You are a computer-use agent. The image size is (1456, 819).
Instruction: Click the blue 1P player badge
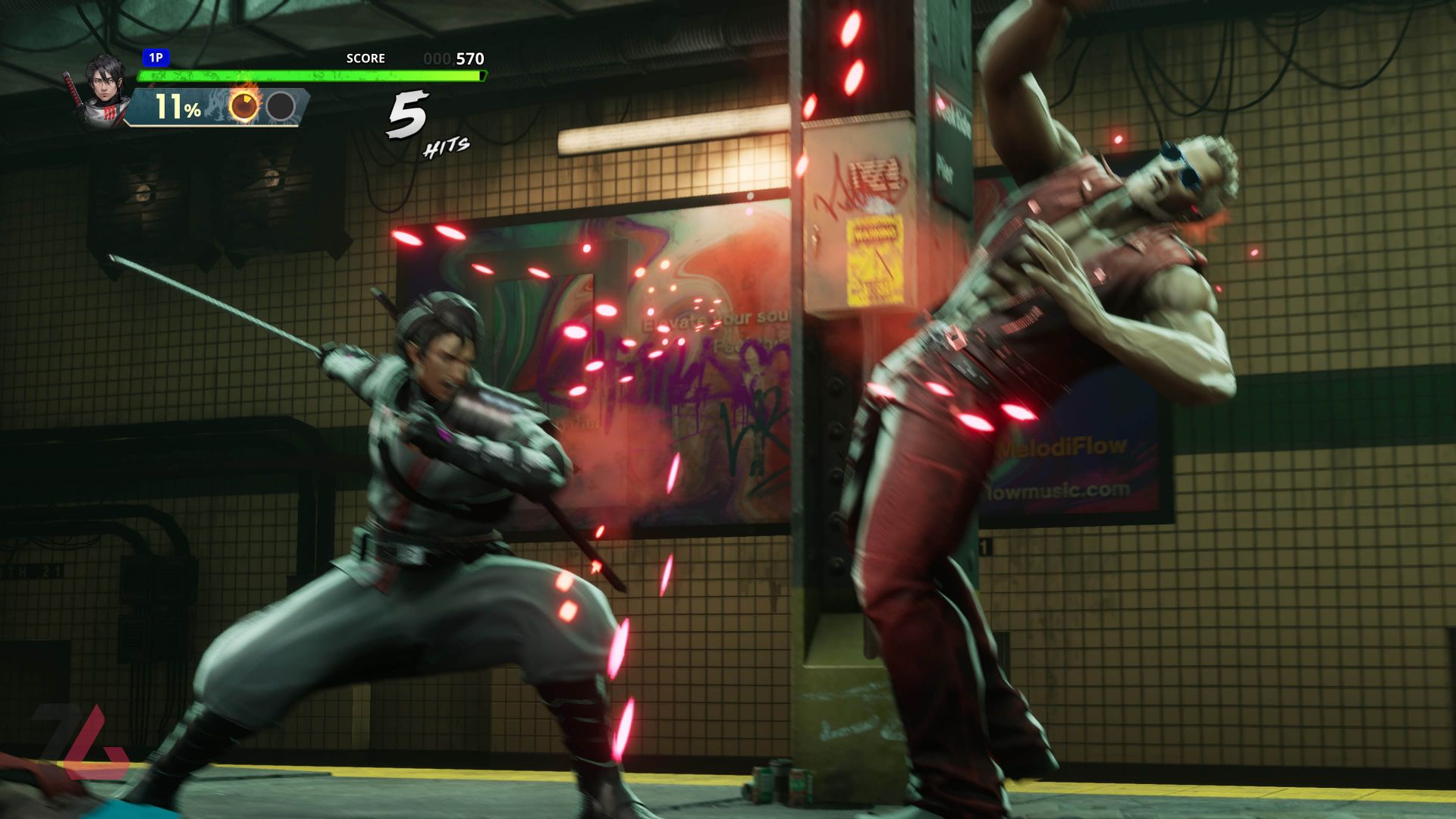(155, 58)
